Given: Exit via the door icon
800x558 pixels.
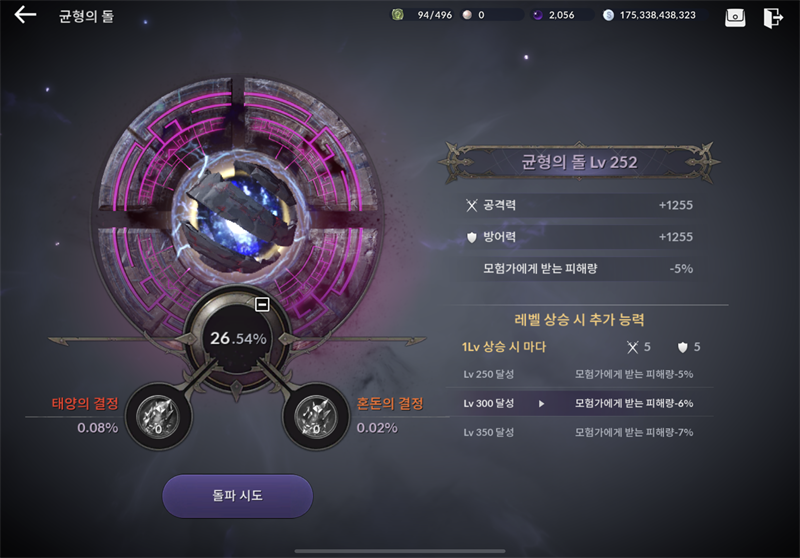Looking at the screenshot, I should pyautogui.click(x=772, y=17).
